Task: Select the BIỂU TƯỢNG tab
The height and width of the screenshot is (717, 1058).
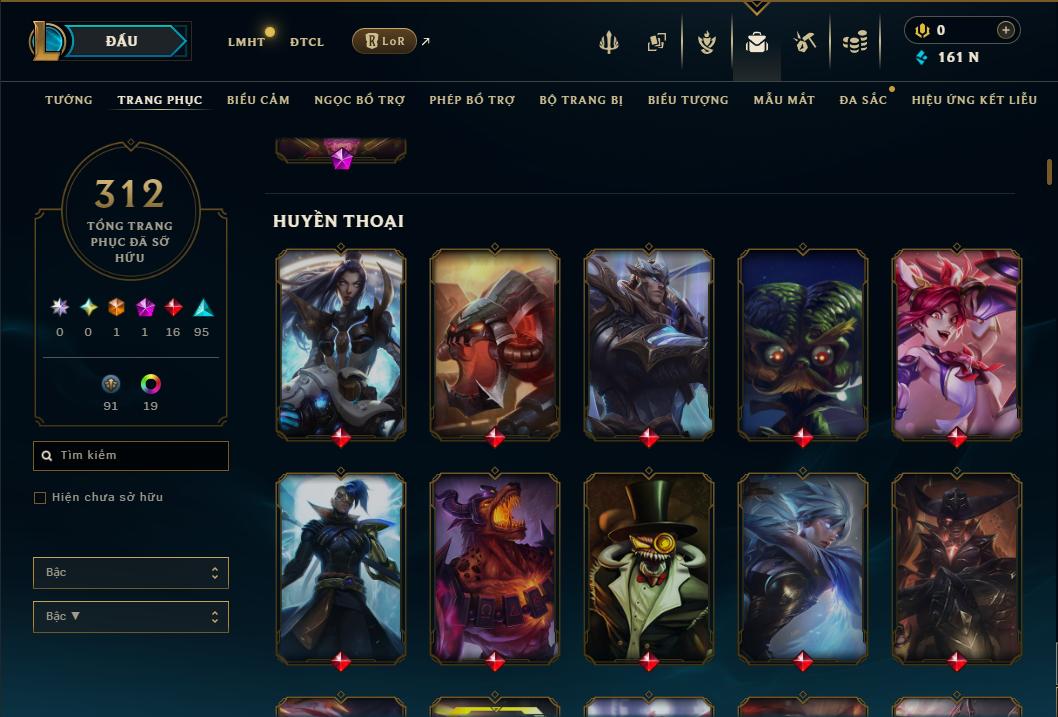Action: point(688,100)
